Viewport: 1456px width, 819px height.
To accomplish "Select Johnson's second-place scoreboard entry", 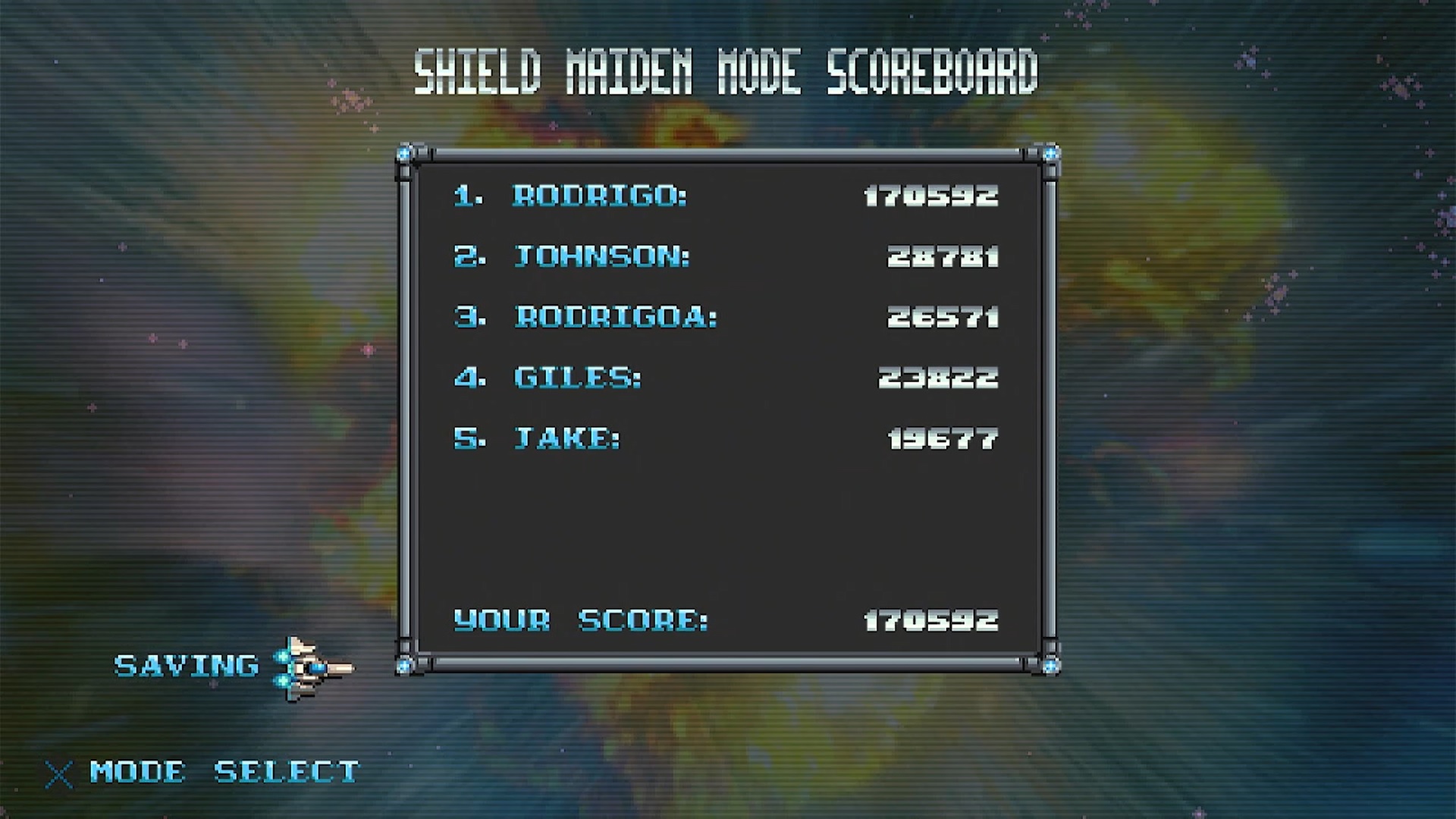I will tap(725, 256).
